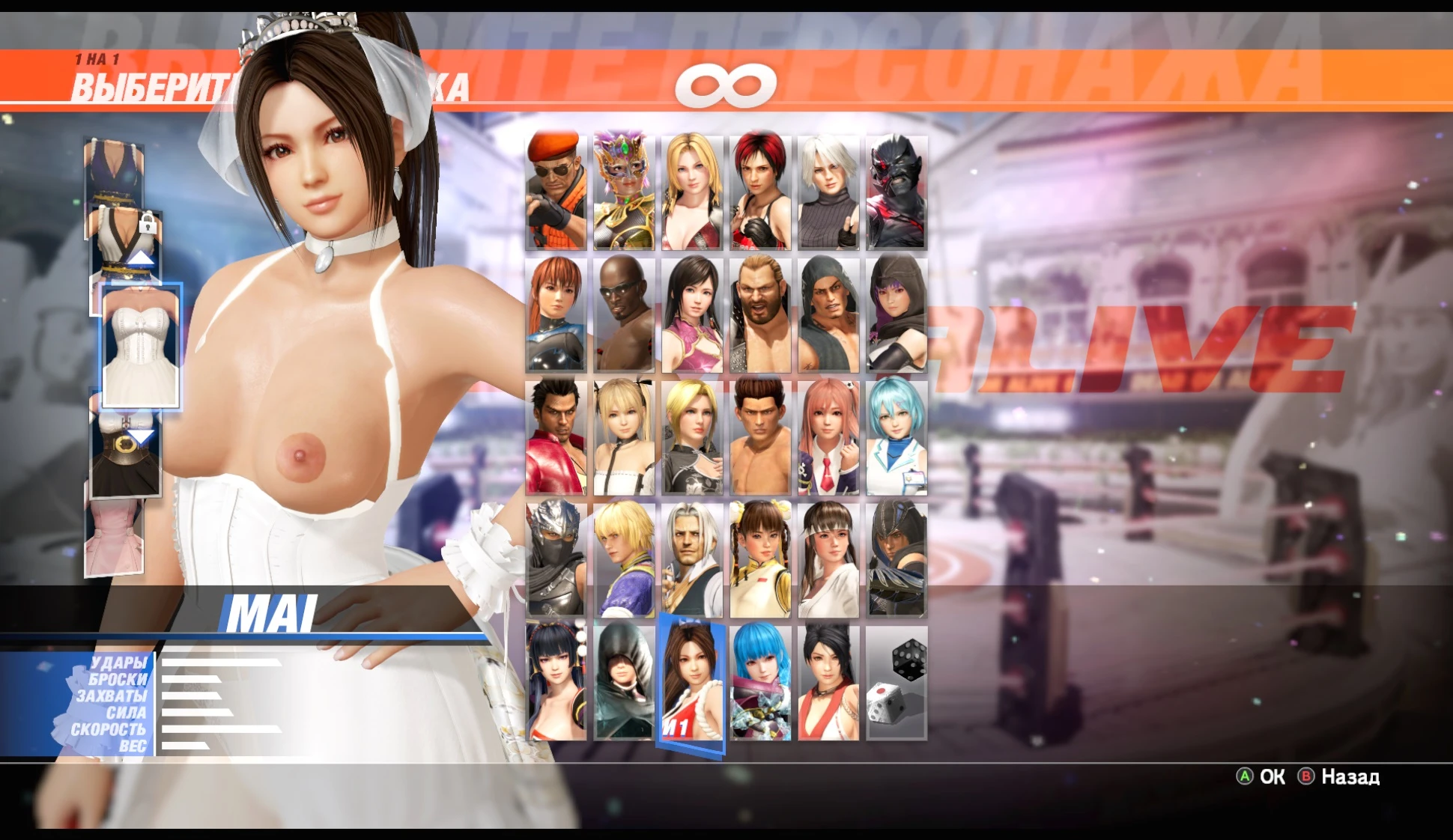The width and height of the screenshot is (1453, 840).
Task: Click the up arrow to scroll costumes
Action: click(x=142, y=258)
